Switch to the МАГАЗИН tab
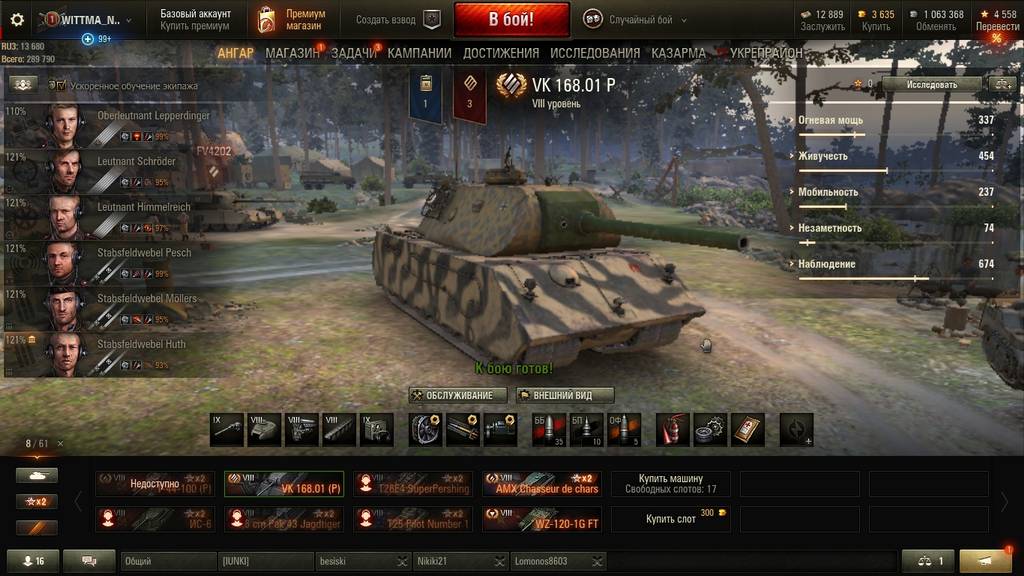The width and height of the screenshot is (1024, 576). 292,53
